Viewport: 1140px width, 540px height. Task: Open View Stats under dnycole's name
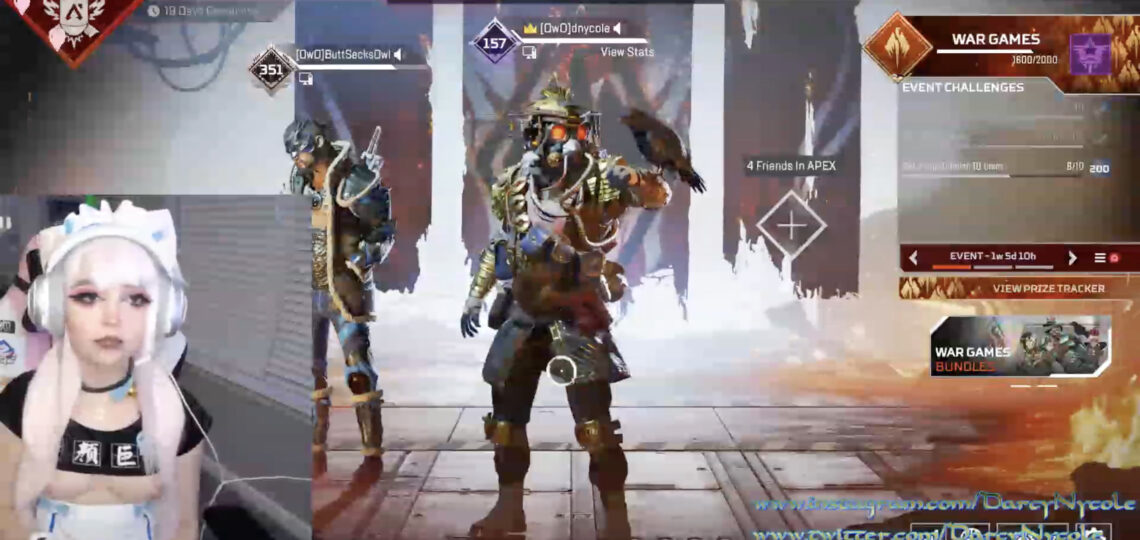(627, 52)
